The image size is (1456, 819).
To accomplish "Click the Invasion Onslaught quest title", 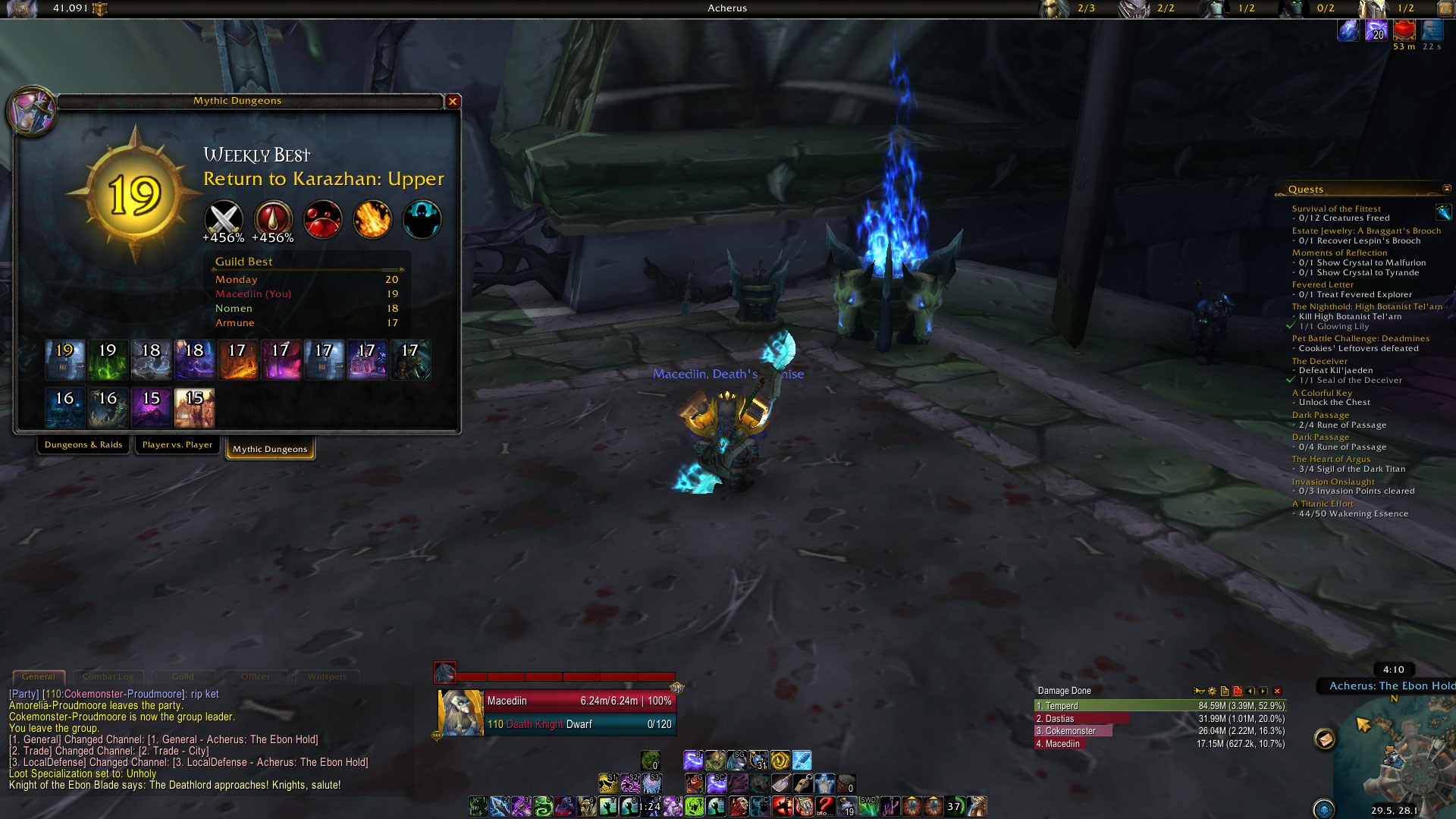I will coord(1333,482).
